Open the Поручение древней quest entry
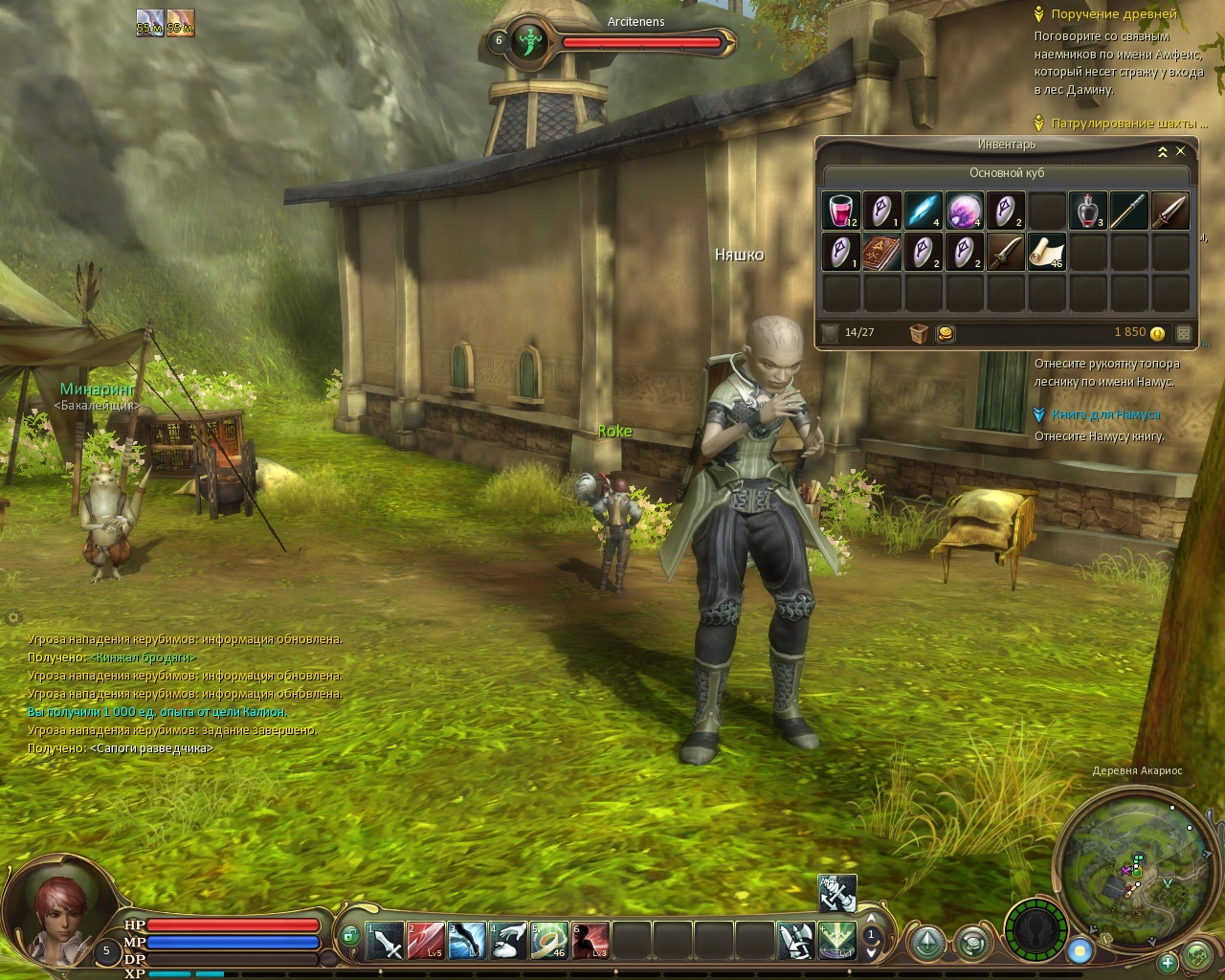The width and height of the screenshot is (1225, 980). tap(1113, 14)
